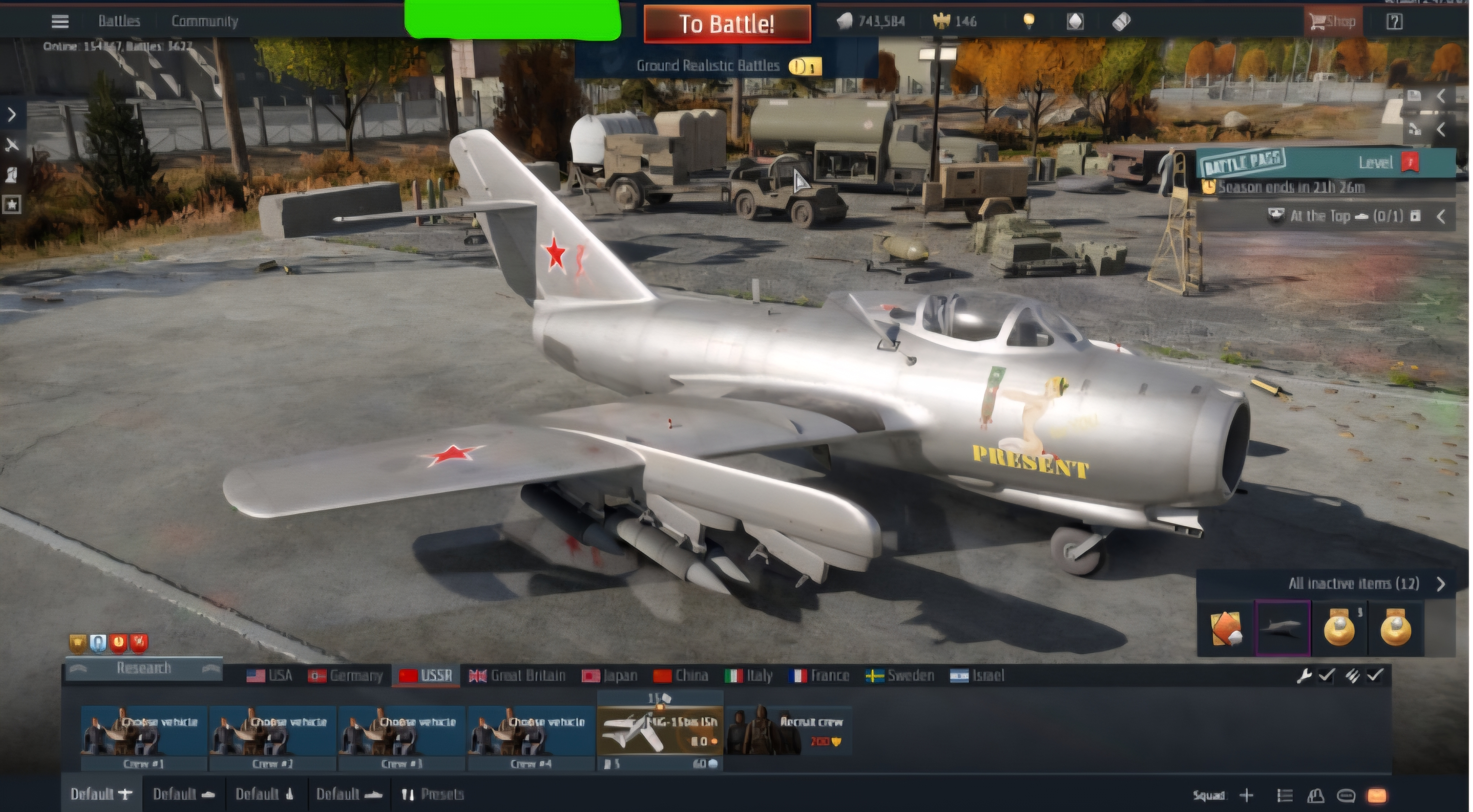Viewport: 1473px width, 812px height.
Task: Choose the Japan nation tab
Action: tap(610, 676)
